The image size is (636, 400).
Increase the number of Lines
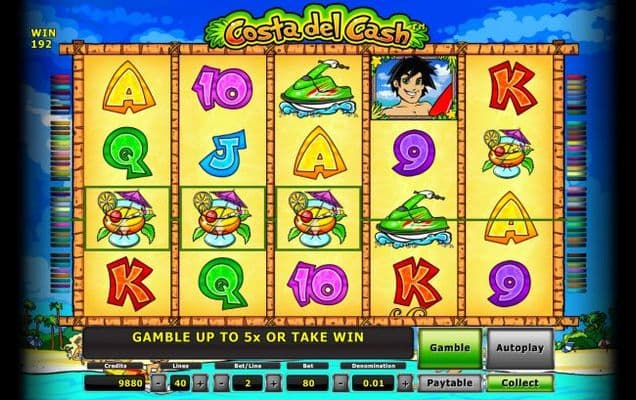200,382
